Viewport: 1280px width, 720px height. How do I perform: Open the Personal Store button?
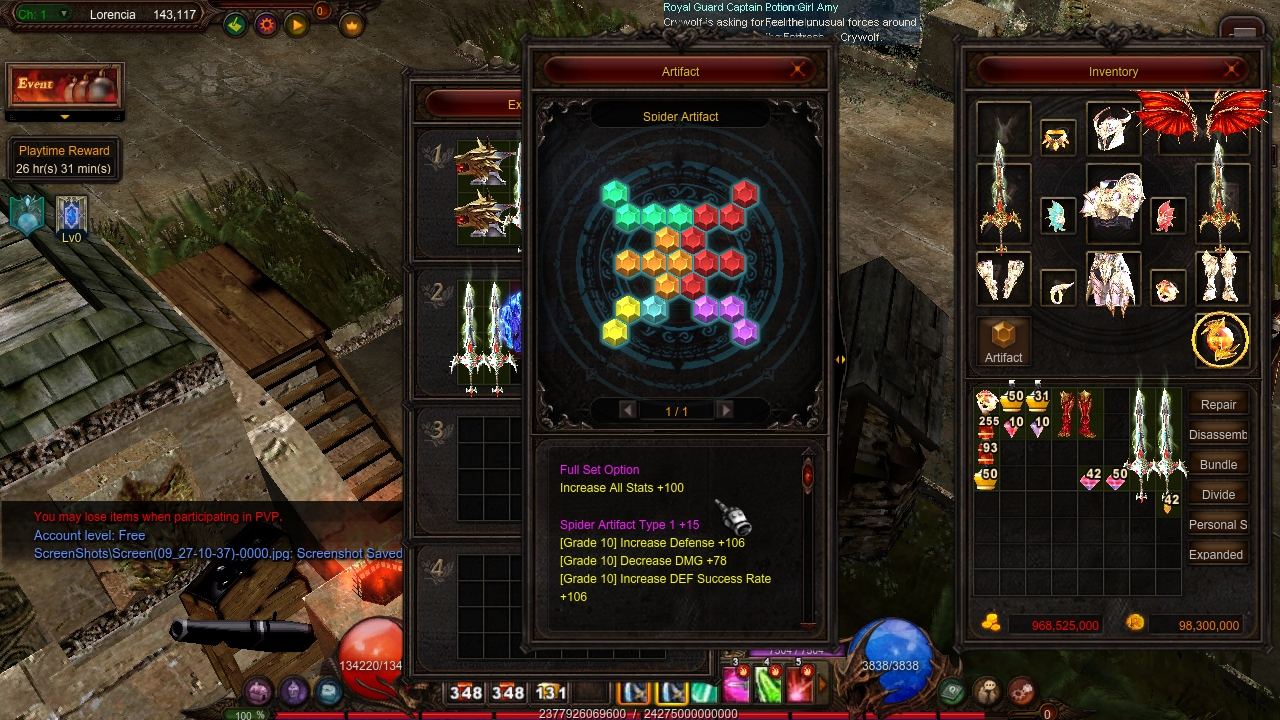coord(1218,525)
